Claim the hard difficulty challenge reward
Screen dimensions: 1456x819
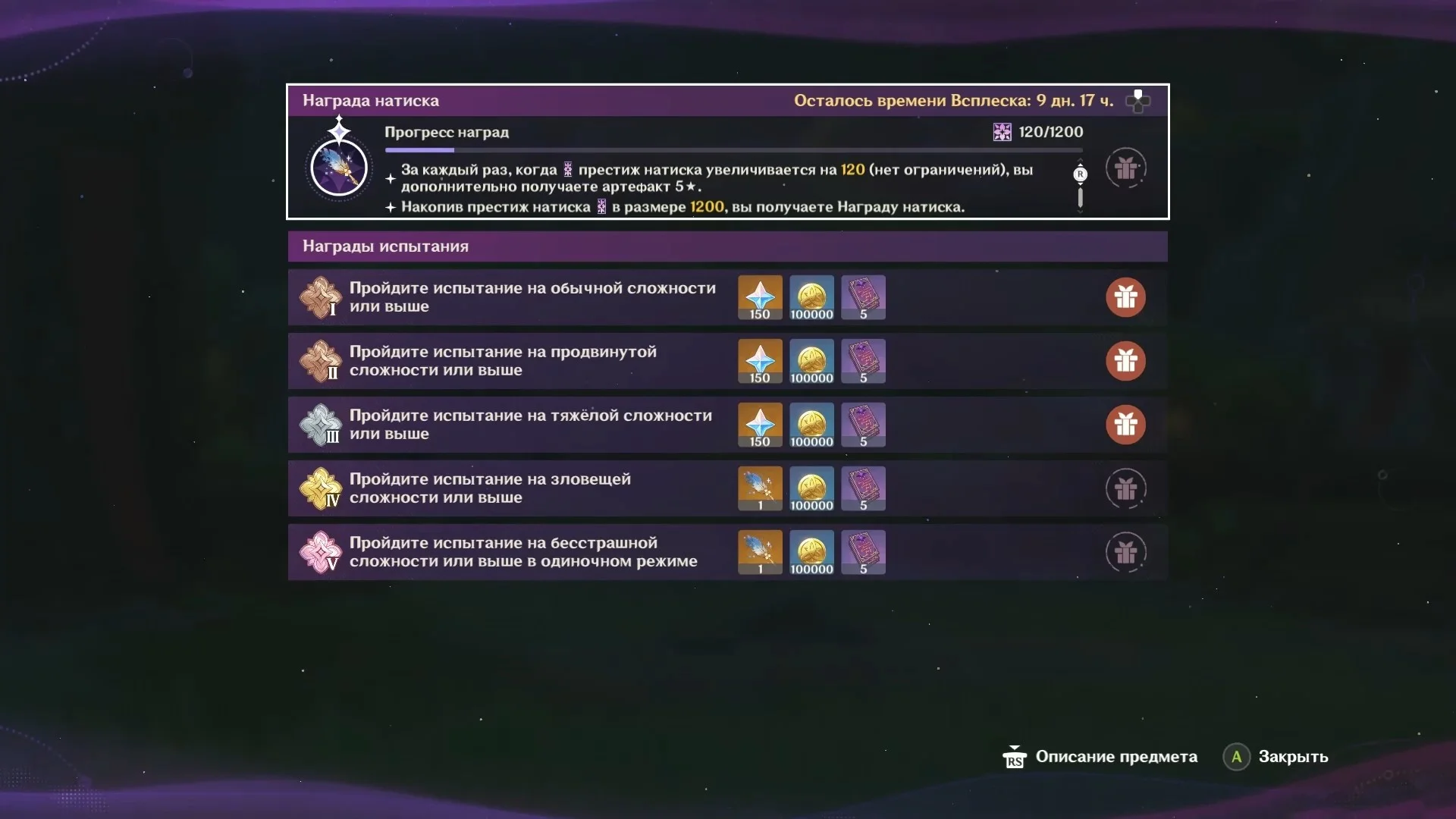click(1125, 425)
